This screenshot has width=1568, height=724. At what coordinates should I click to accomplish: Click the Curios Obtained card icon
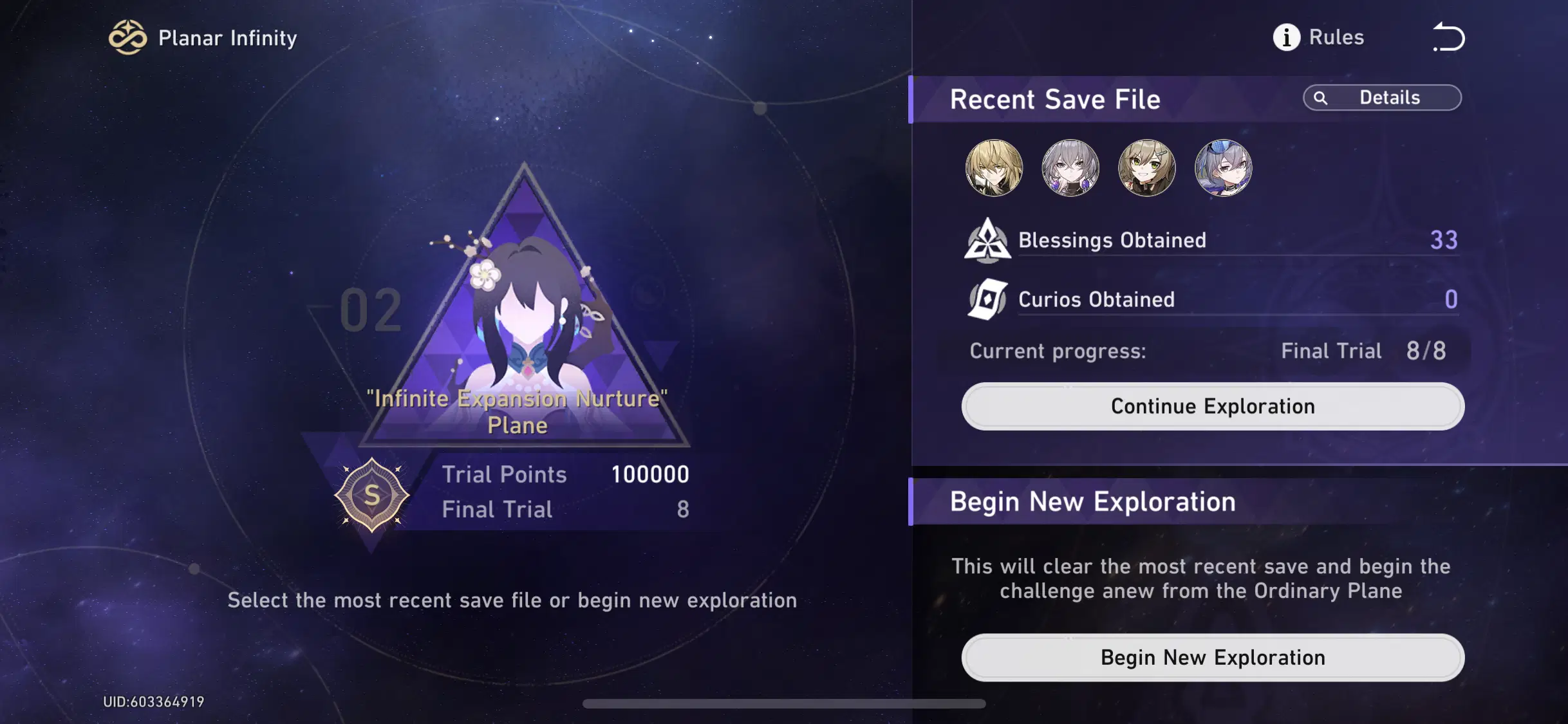tap(988, 299)
